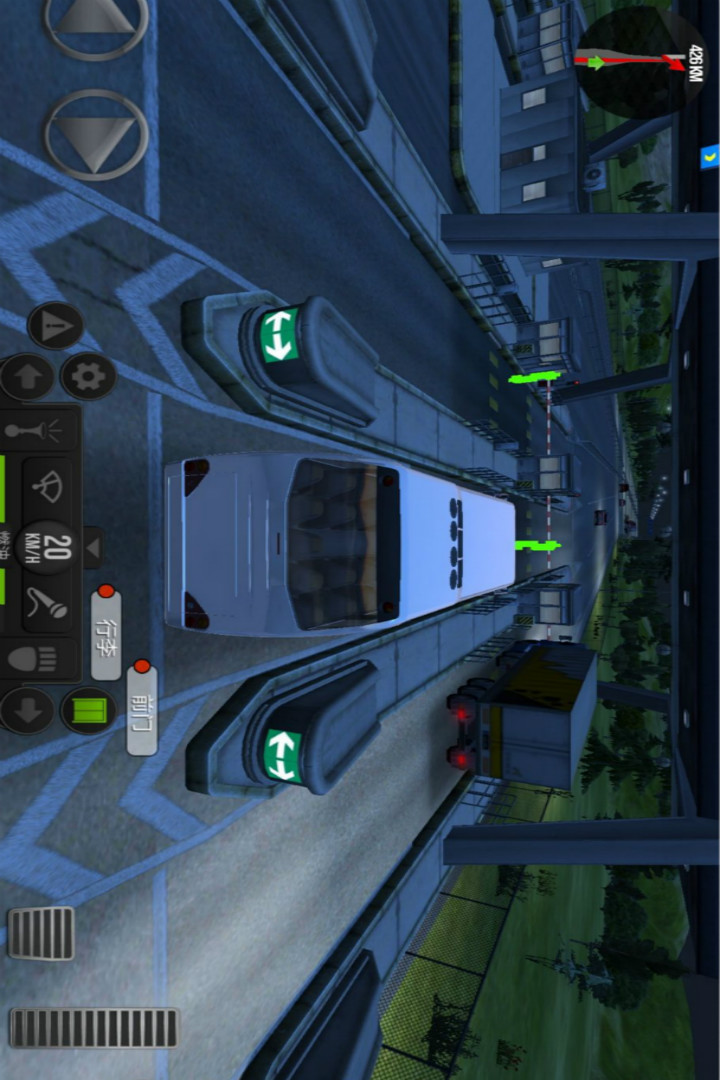Step on the short brake pedal
The width and height of the screenshot is (720, 1080).
click(41, 933)
